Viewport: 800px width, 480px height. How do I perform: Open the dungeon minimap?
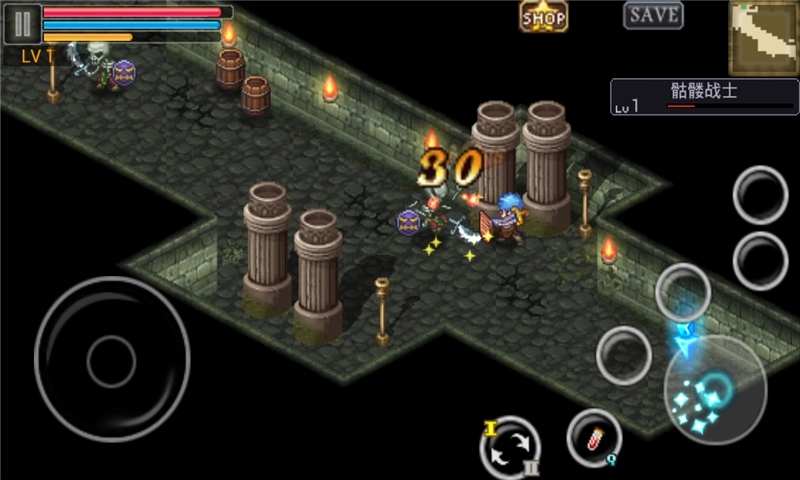coord(762,38)
